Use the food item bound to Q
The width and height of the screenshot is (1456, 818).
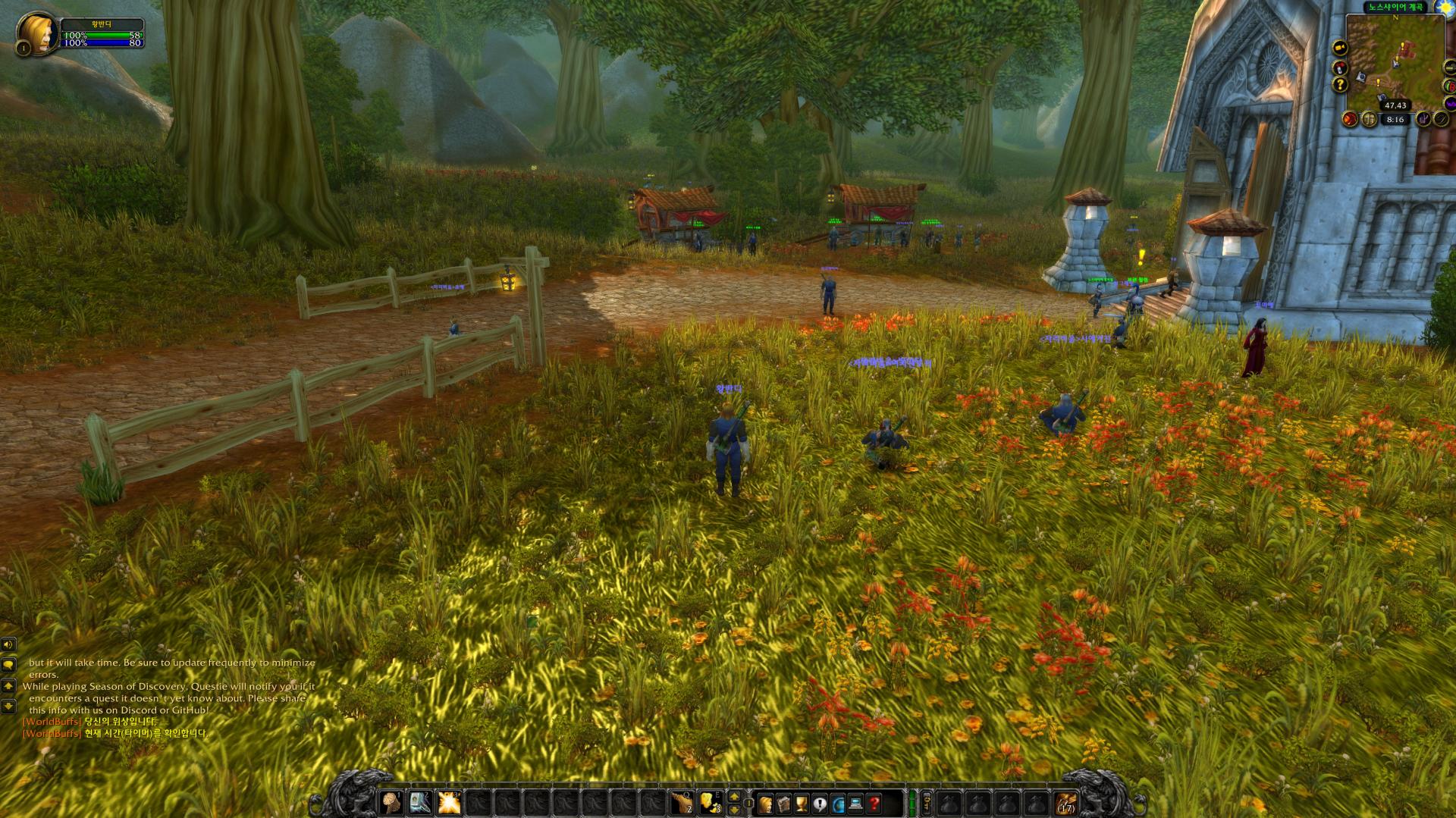click(x=681, y=803)
